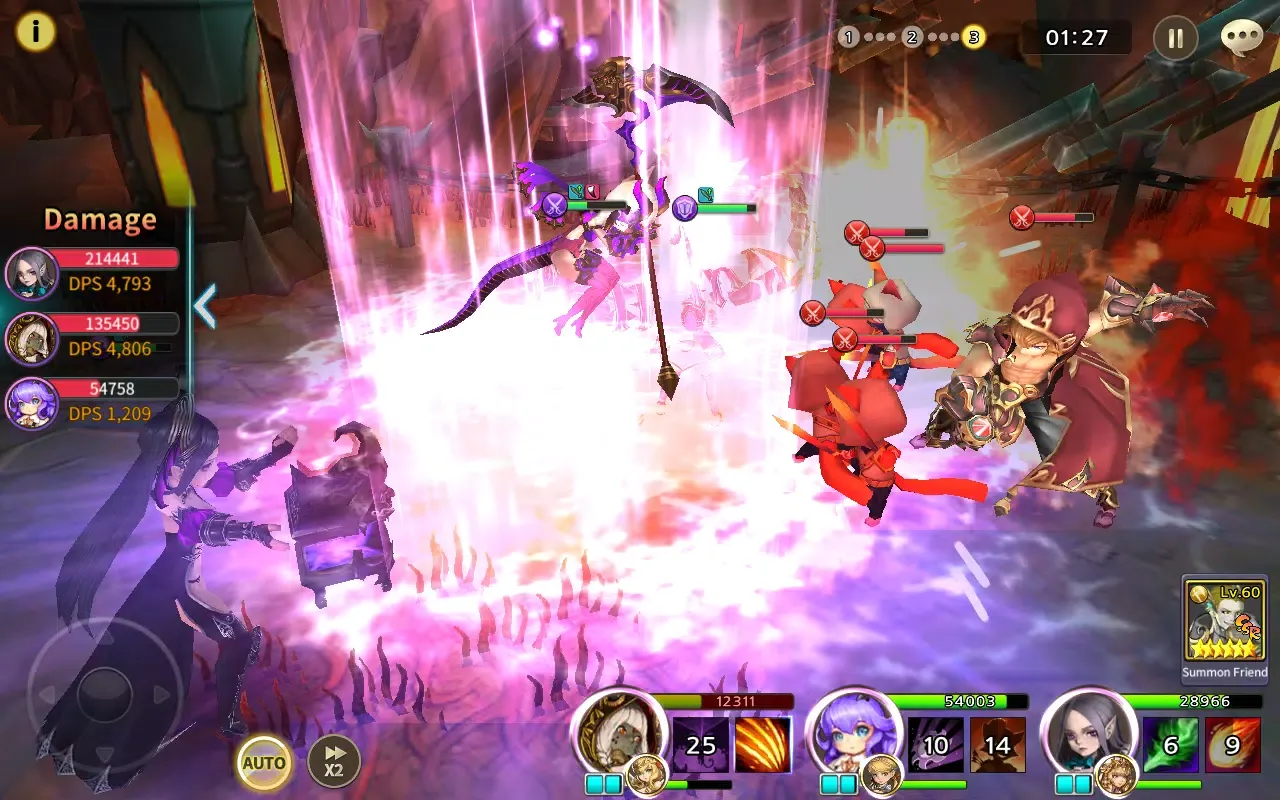The width and height of the screenshot is (1280, 800).
Task: Select wave indicator 1 at the top
Action: (848, 38)
